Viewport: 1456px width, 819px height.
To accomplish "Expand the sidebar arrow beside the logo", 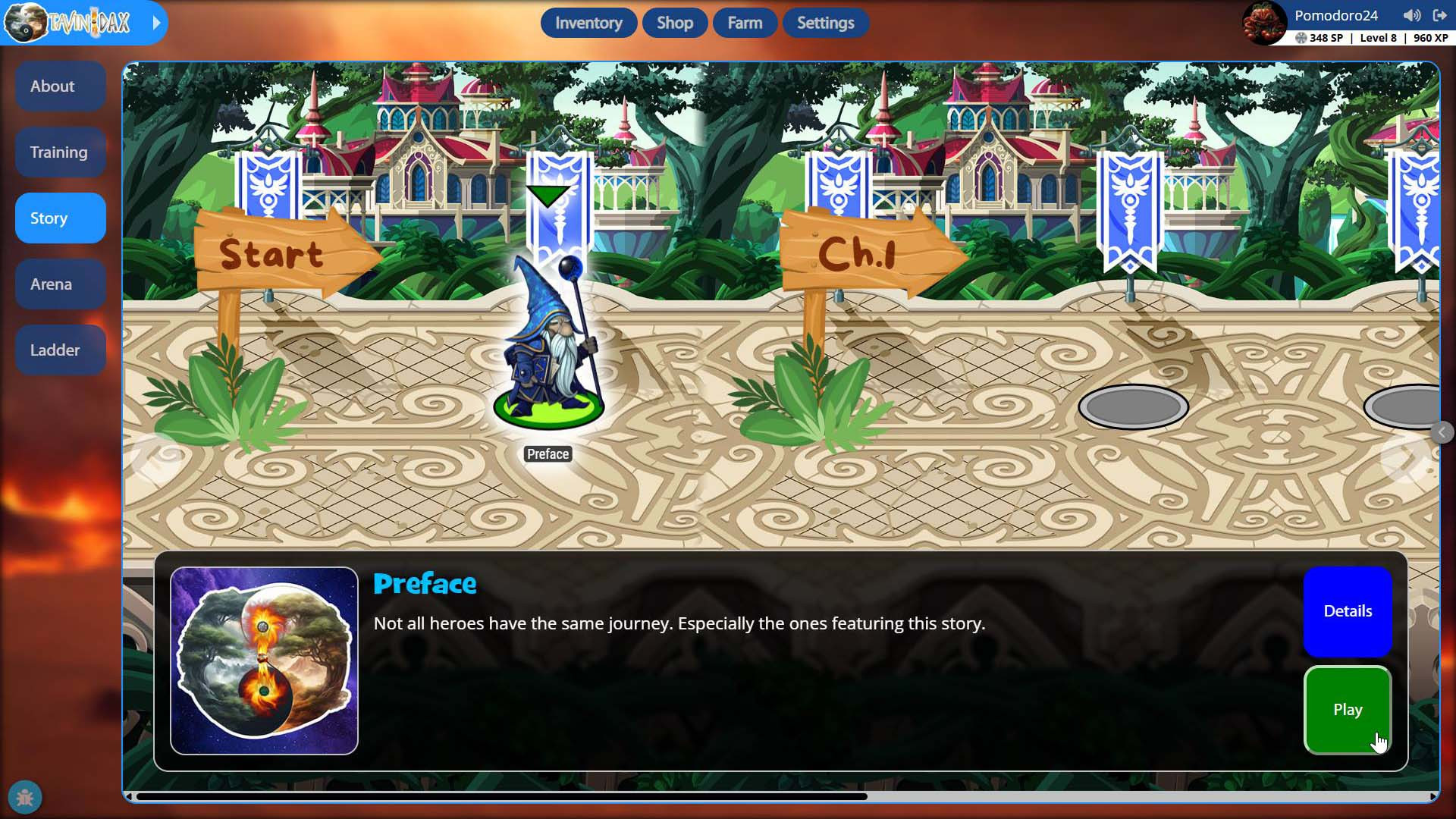I will [x=156, y=23].
